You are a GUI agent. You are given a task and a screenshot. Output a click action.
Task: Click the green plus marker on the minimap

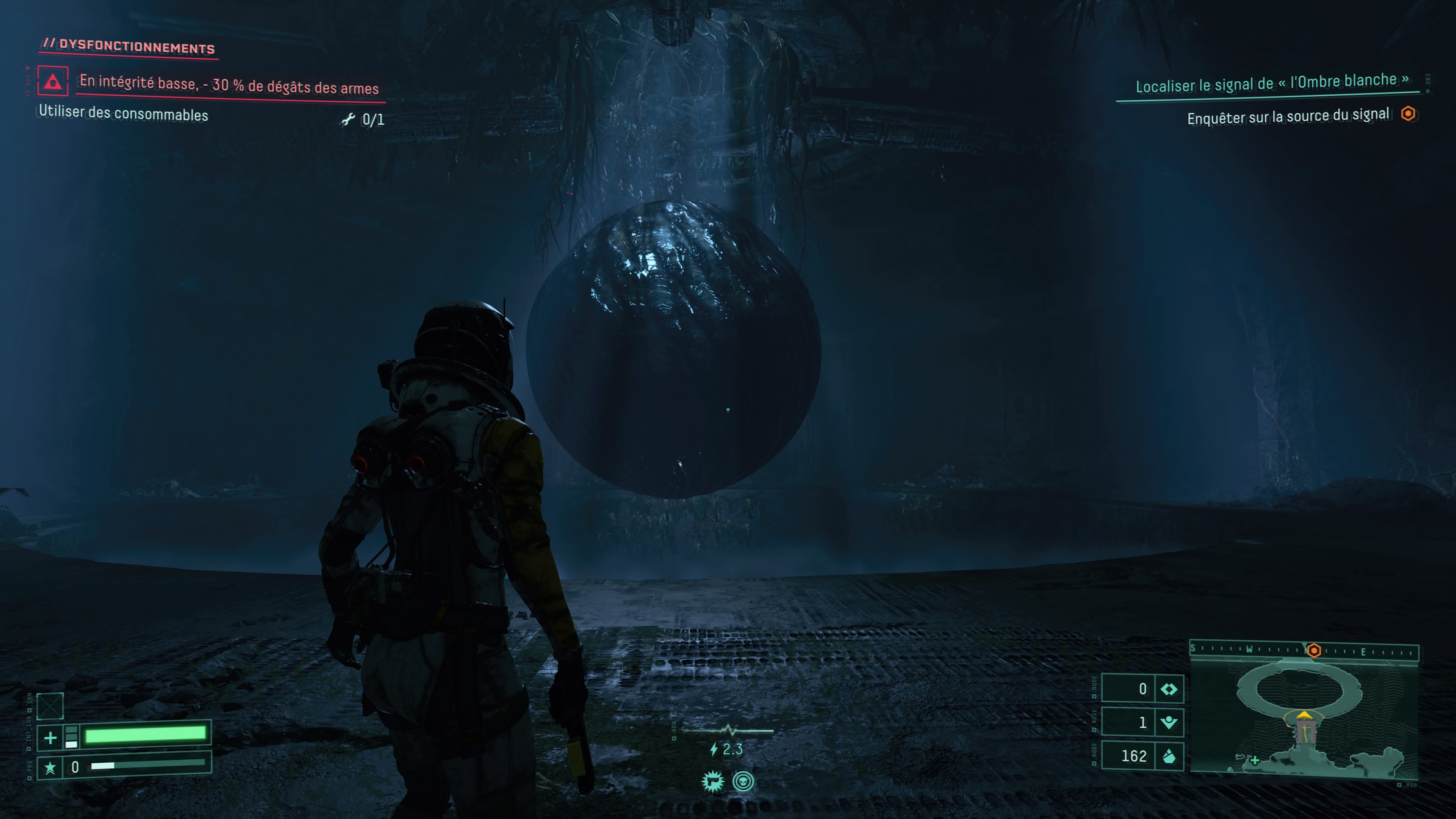[x=1255, y=760]
